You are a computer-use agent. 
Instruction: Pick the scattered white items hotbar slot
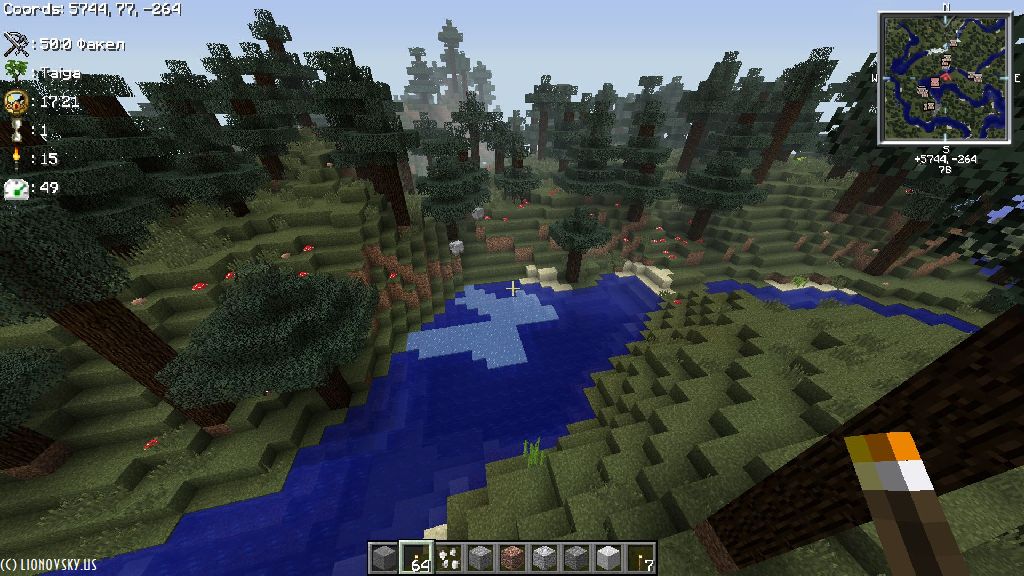pos(448,558)
